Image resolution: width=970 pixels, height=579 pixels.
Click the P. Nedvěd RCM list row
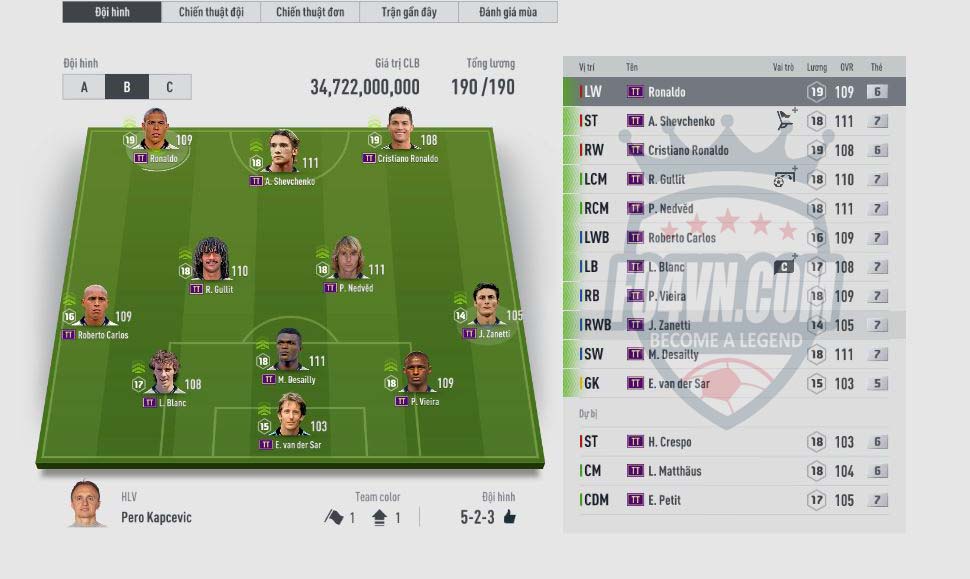coord(733,209)
